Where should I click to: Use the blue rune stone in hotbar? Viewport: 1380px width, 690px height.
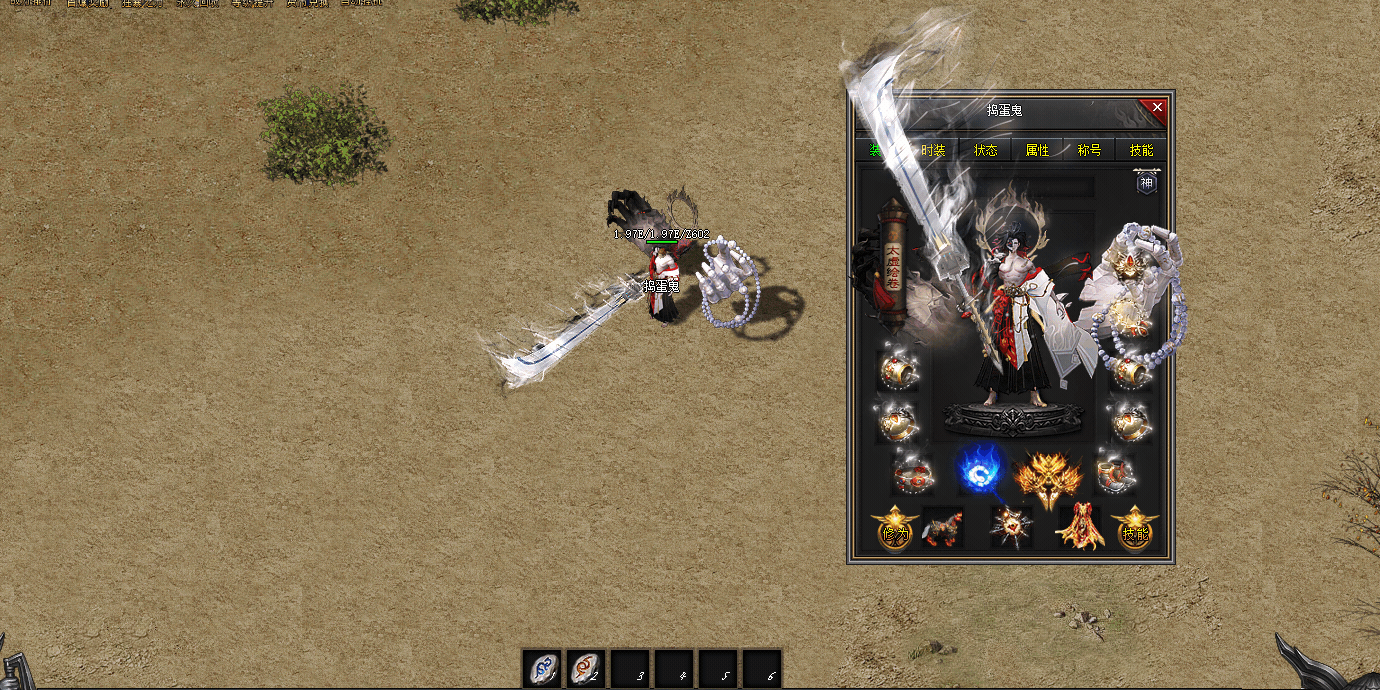[x=543, y=669]
